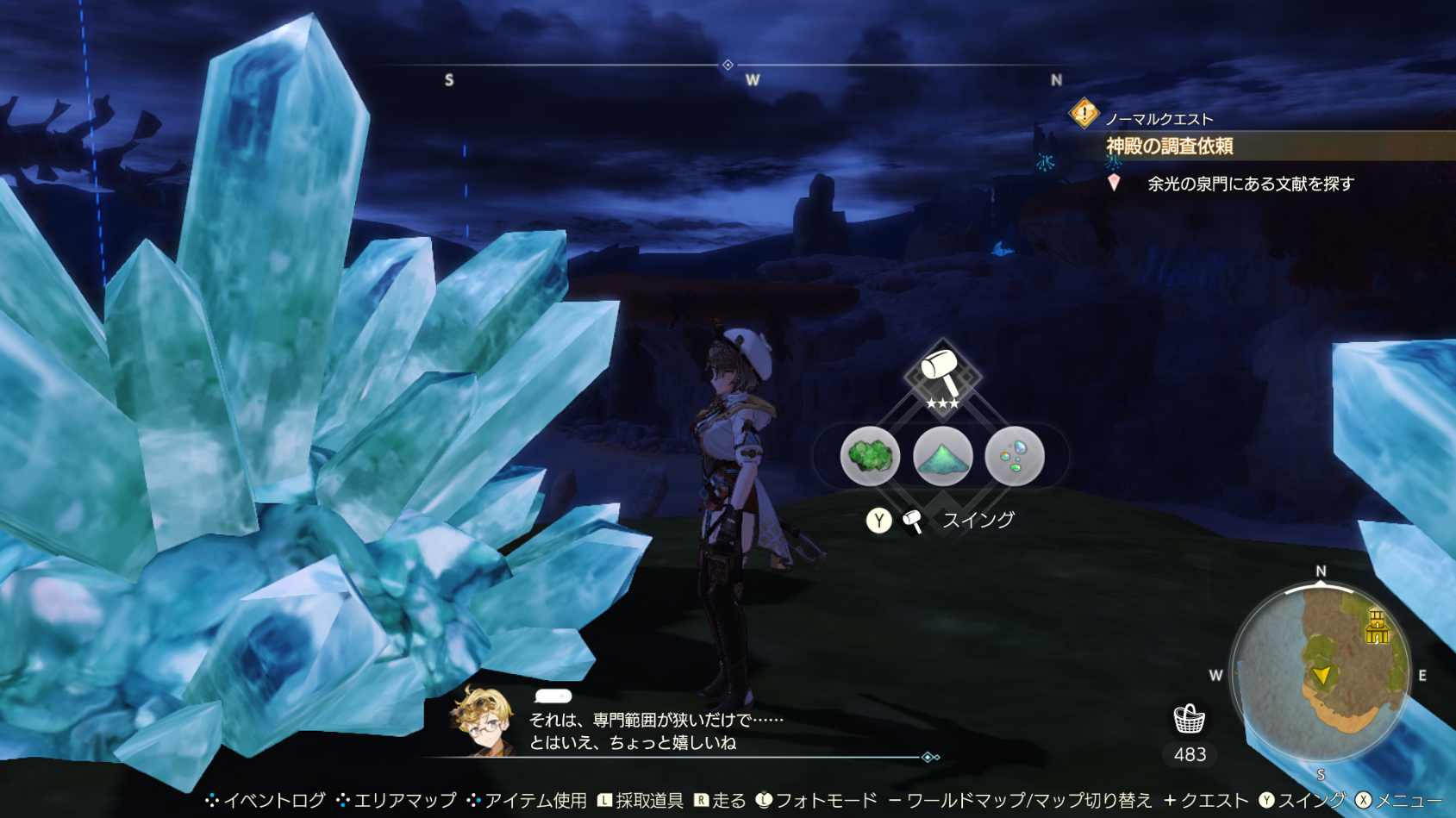Open the エリアマップ area map icon
This screenshot has width=1456, height=818.
click(397, 800)
